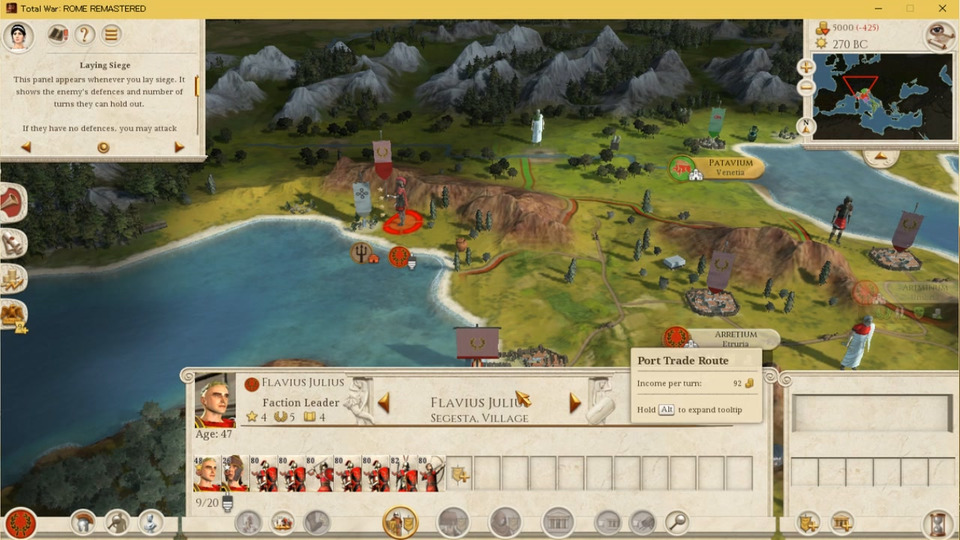960x540 pixels.
Task: Zoom in the minimap with plus button
Action: tap(806, 68)
